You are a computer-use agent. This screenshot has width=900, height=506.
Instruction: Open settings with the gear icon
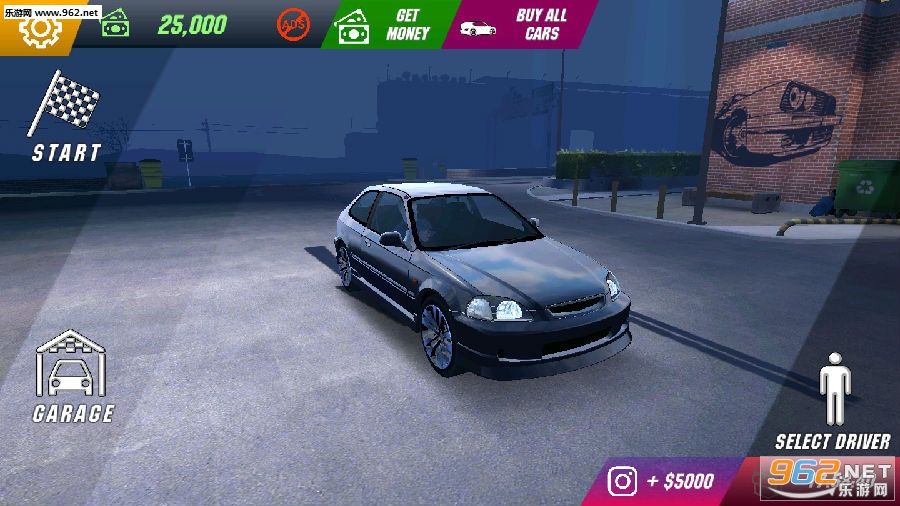40,29
